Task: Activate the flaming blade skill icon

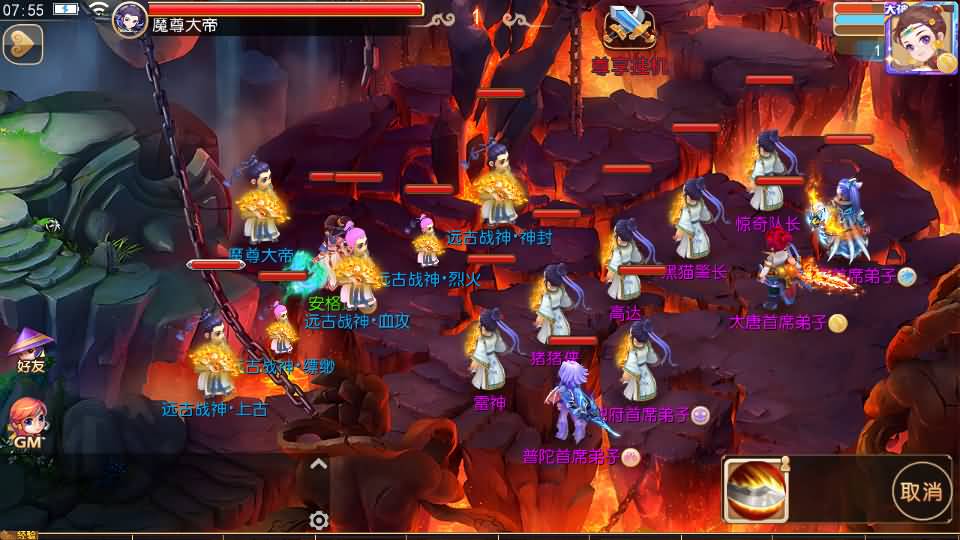Action: 757,490
